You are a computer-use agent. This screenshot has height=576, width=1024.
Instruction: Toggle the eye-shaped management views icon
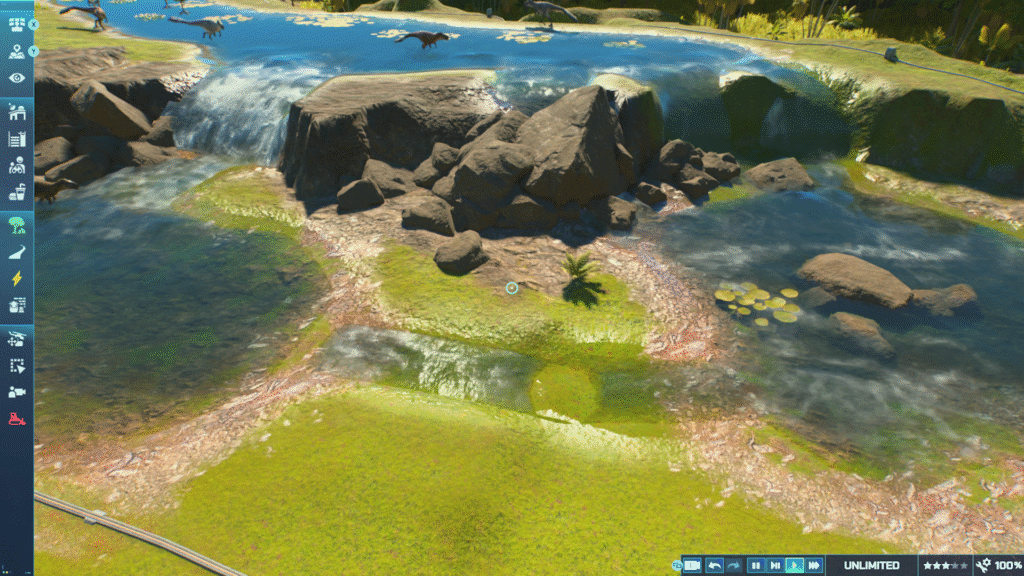pos(17,78)
